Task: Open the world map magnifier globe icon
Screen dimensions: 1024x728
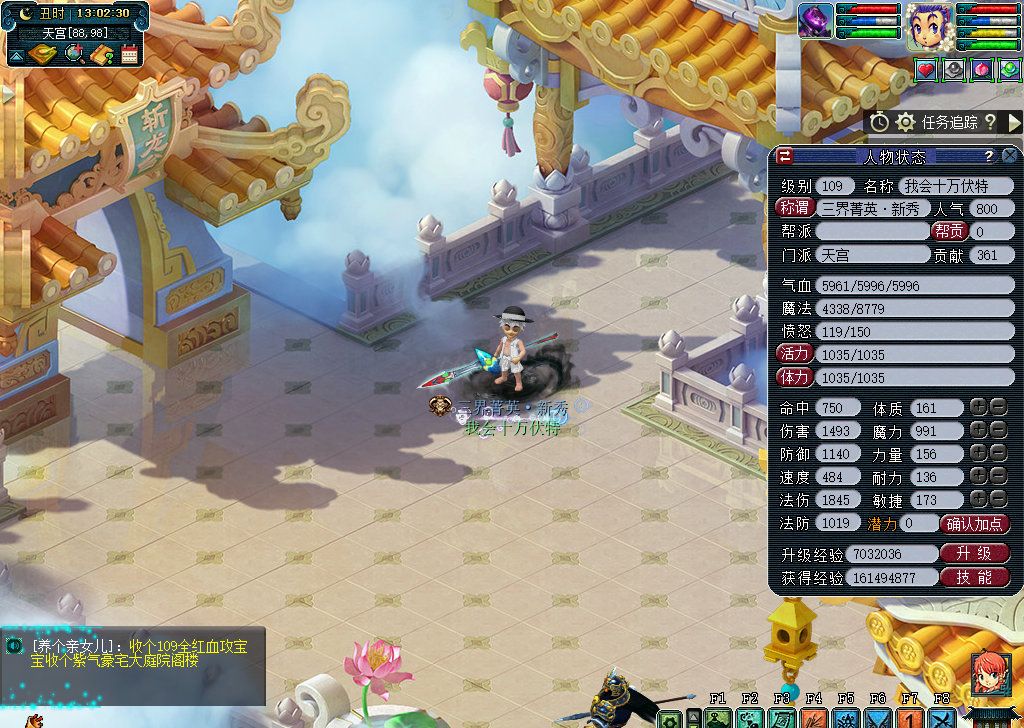Action: point(74,54)
